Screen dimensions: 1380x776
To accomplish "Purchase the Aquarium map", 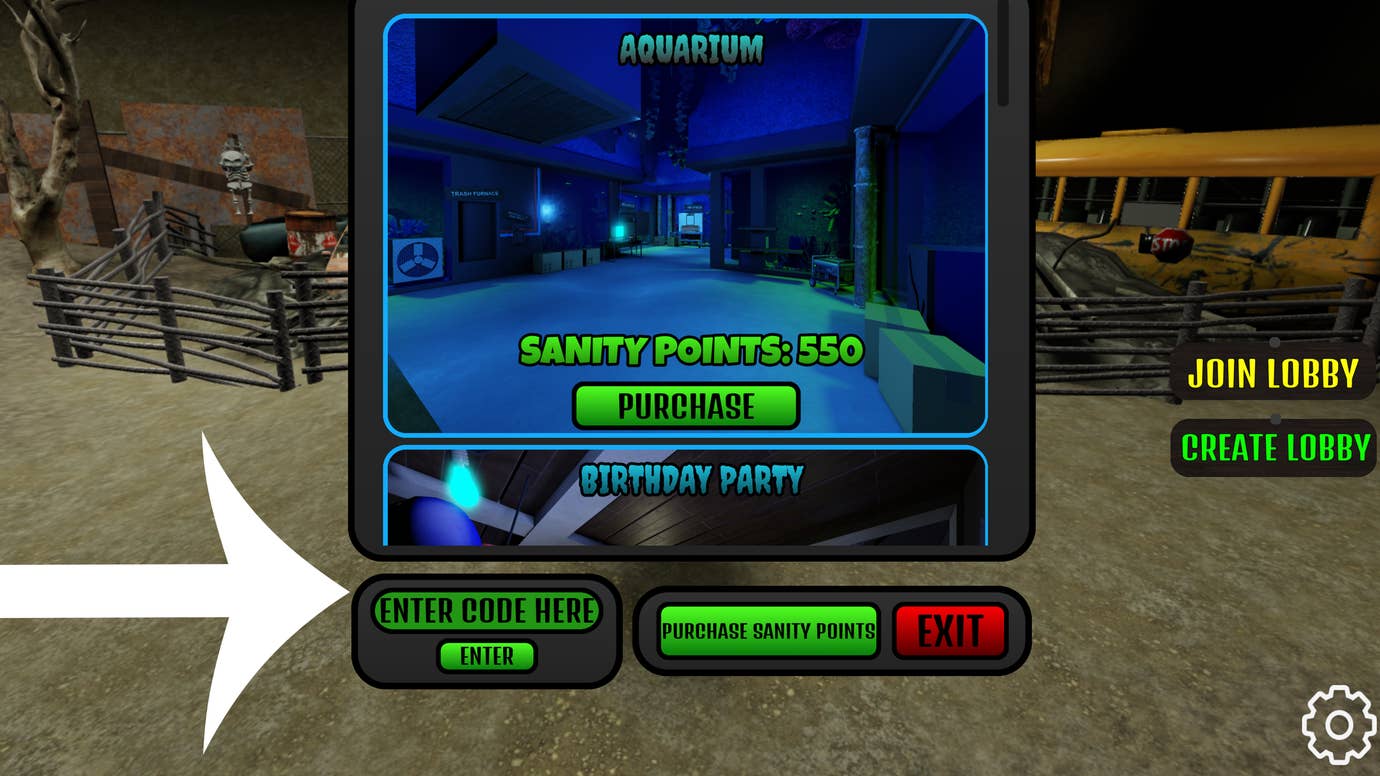I will coord(685,405).
